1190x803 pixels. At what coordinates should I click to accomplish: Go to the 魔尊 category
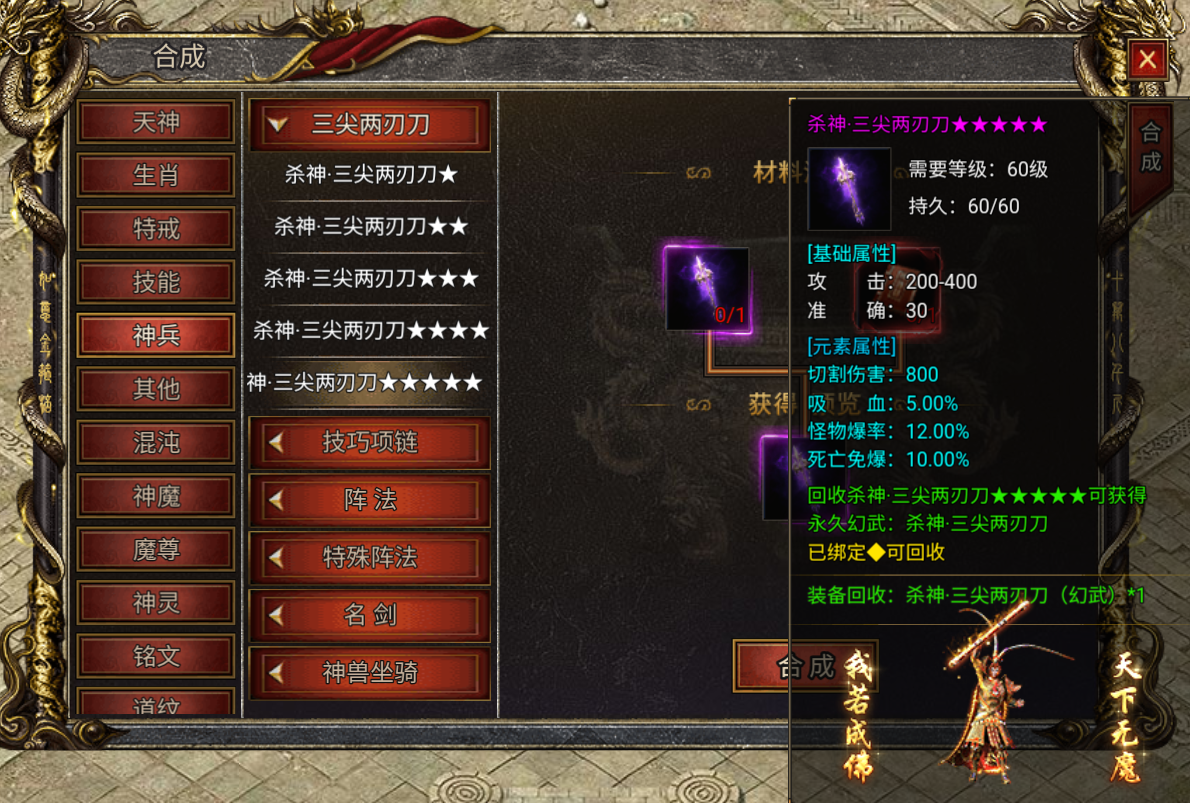click(156, 549)
